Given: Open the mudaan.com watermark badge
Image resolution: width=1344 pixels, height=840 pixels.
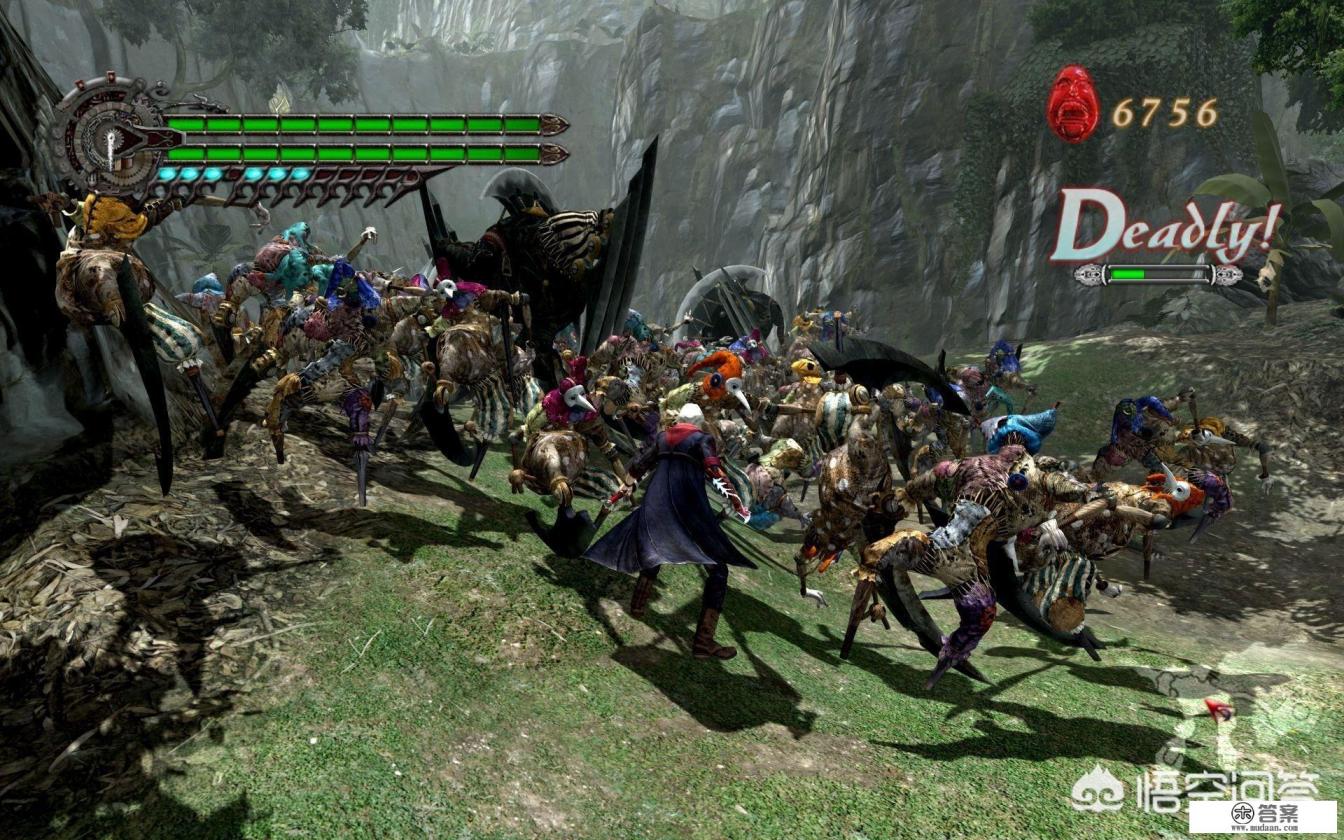Looking at the screenshot, I should 1262,815.
